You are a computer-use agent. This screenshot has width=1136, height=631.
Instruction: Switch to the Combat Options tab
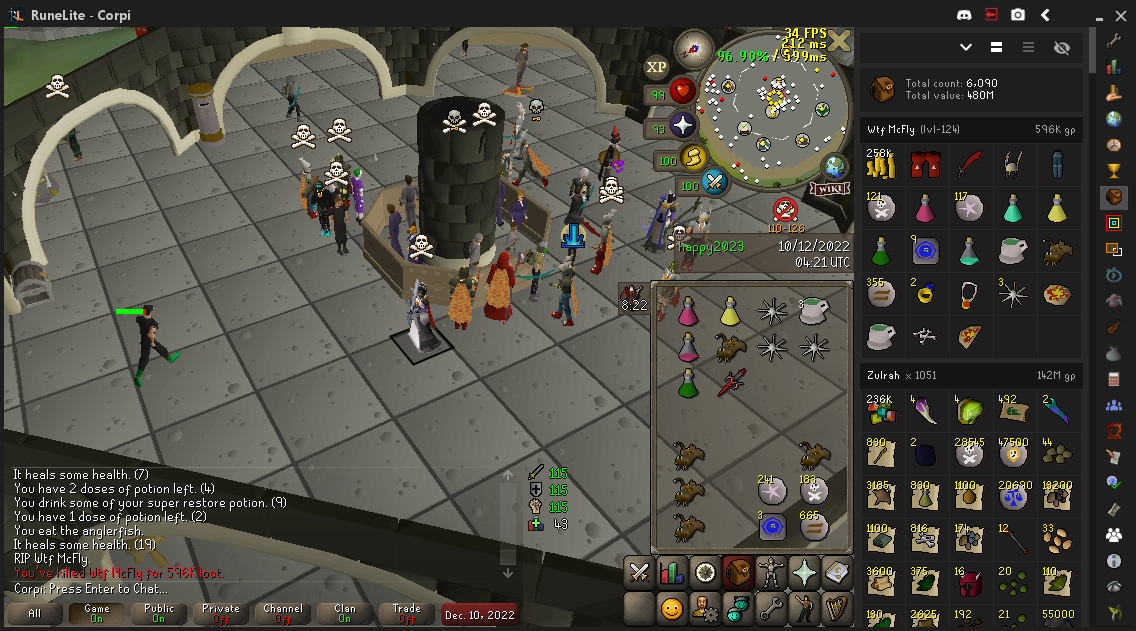tap(639, 572)
